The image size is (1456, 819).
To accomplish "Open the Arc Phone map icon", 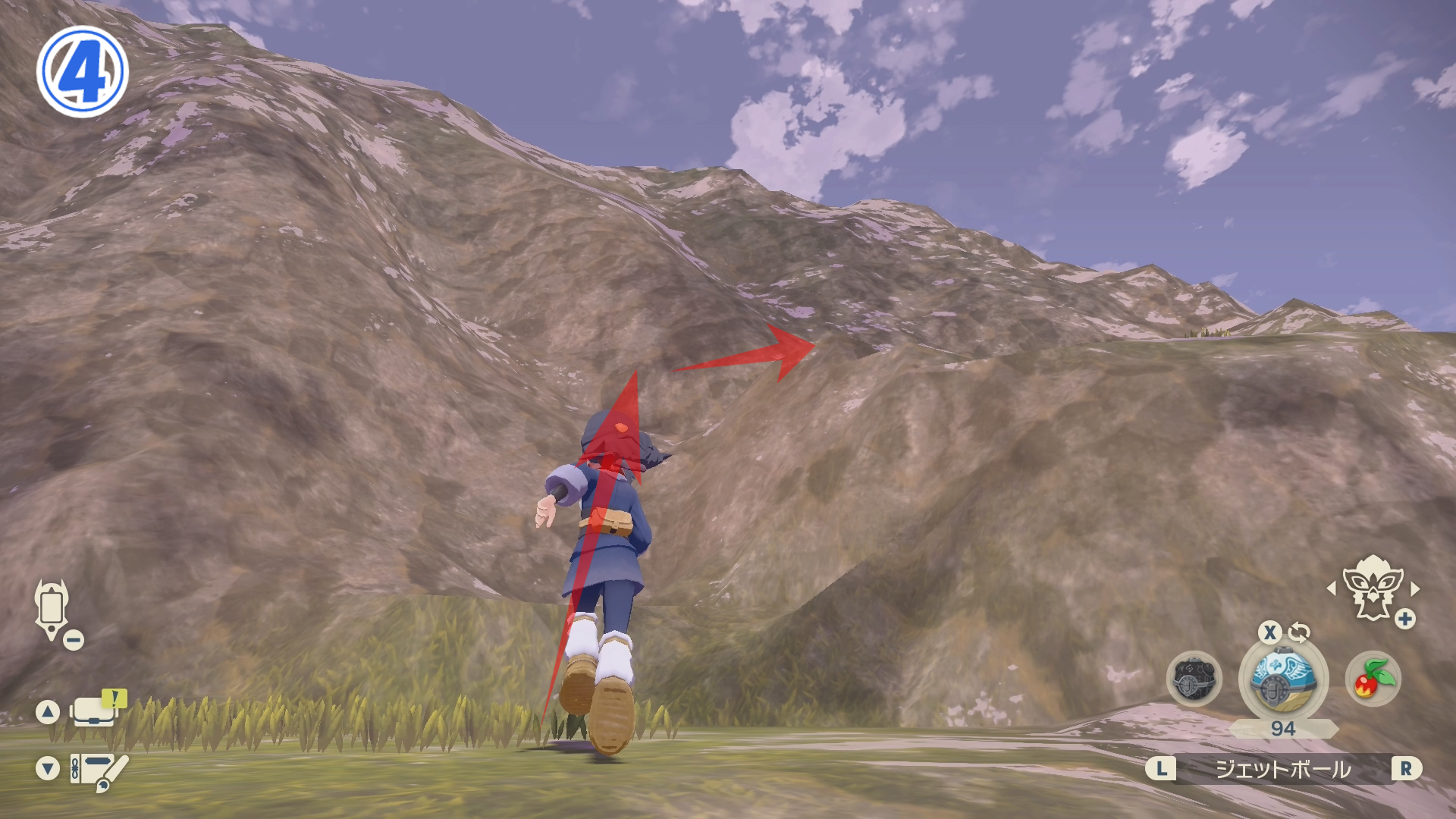I will [x=52, y=610].
